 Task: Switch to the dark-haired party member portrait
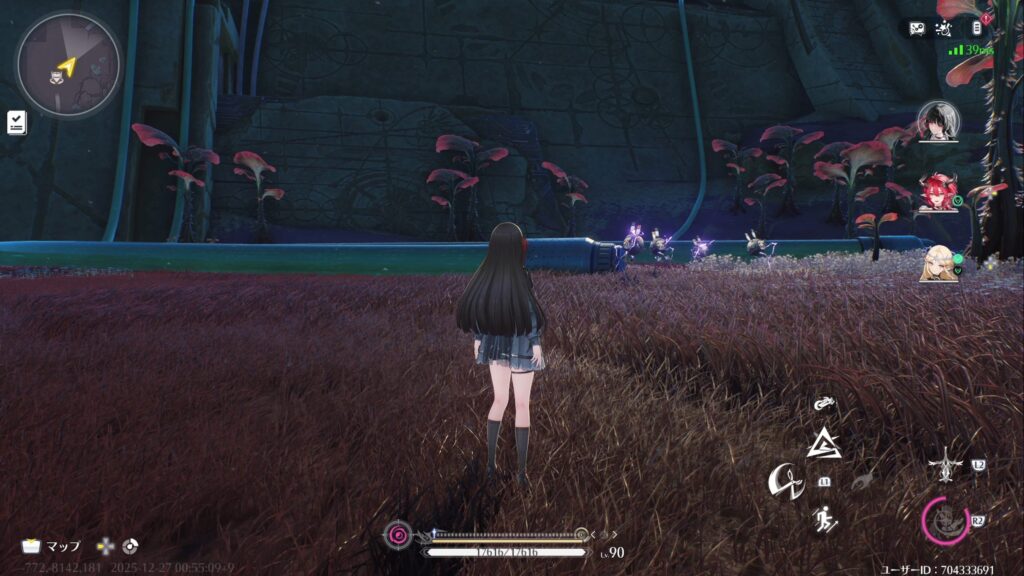click(x=938, y=122)
